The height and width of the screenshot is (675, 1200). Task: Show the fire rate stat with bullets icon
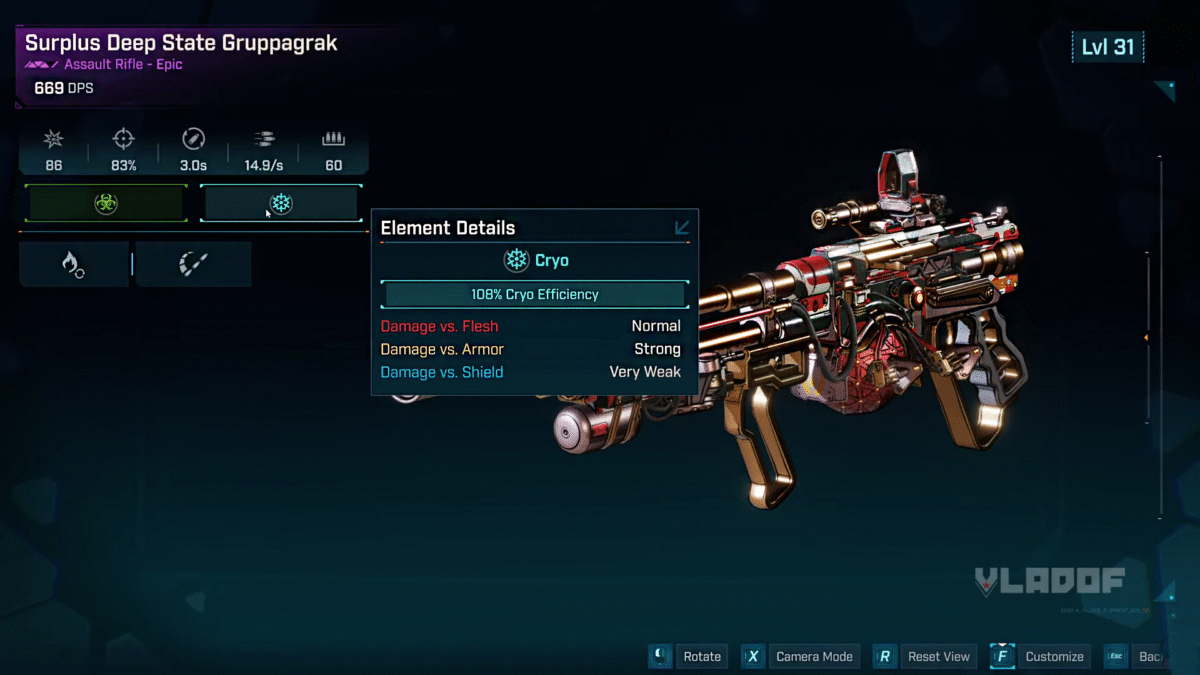point(263,140)
